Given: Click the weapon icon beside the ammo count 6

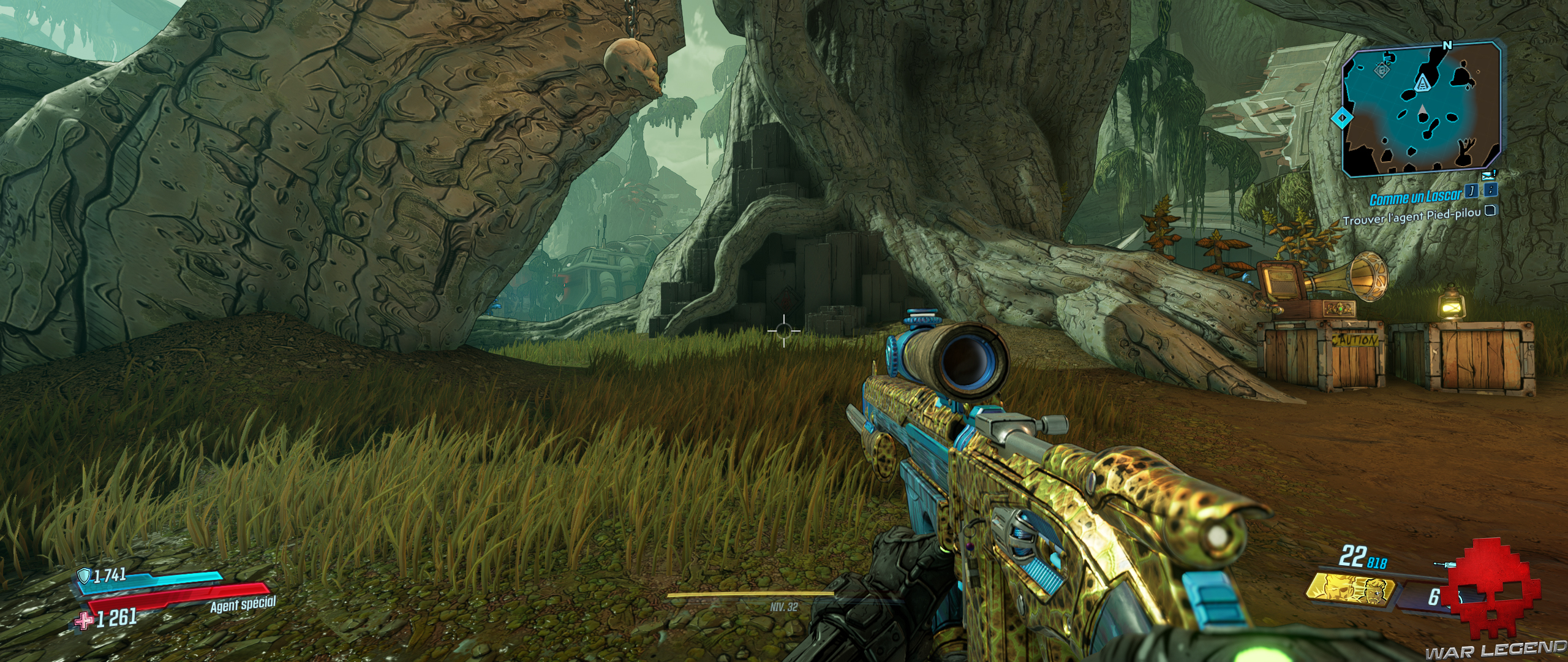Looking at the screenshot, I should (x=1444, y=564).
